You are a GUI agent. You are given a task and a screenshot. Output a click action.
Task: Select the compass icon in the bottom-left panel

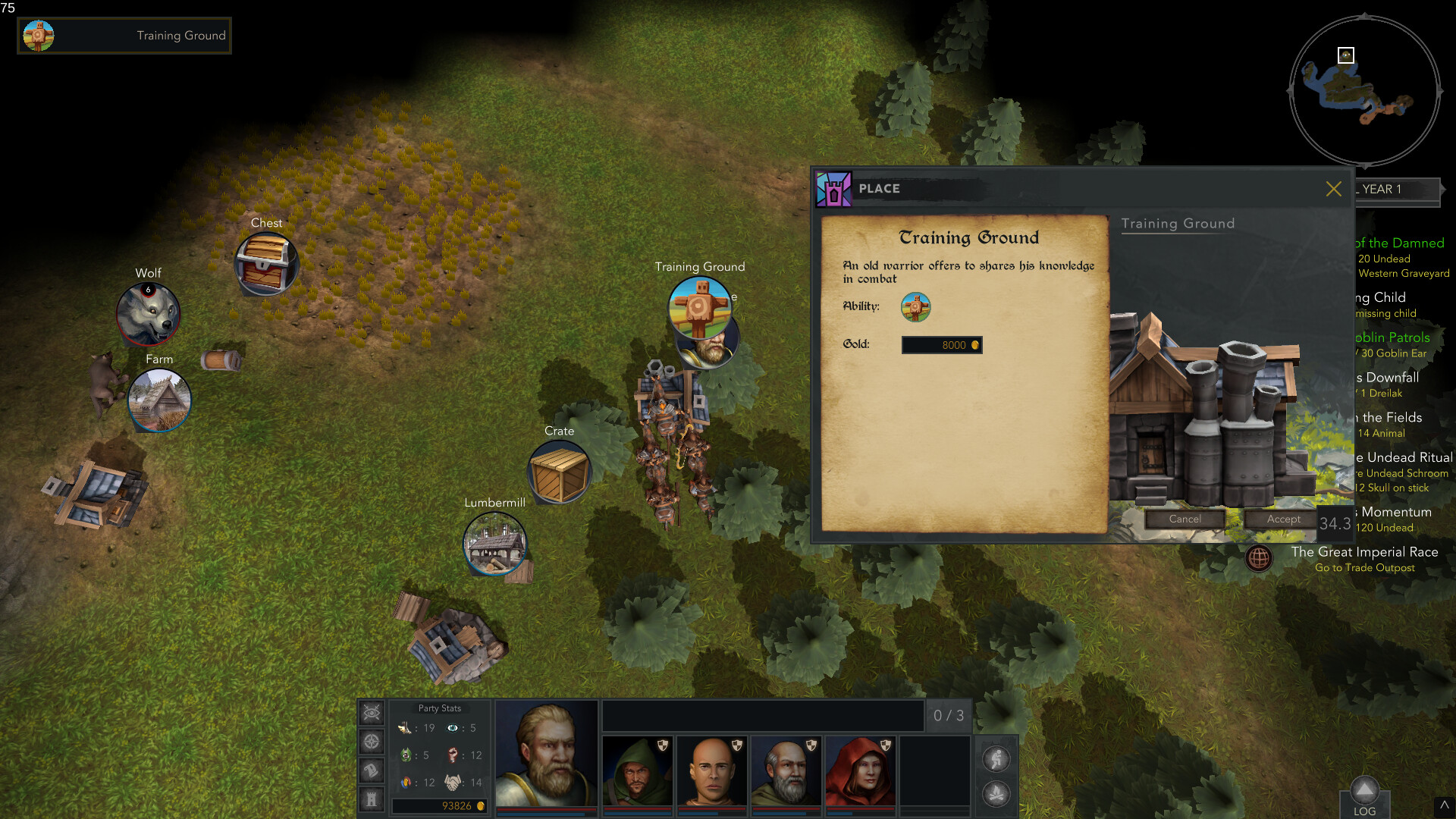[x=371, y=740]
